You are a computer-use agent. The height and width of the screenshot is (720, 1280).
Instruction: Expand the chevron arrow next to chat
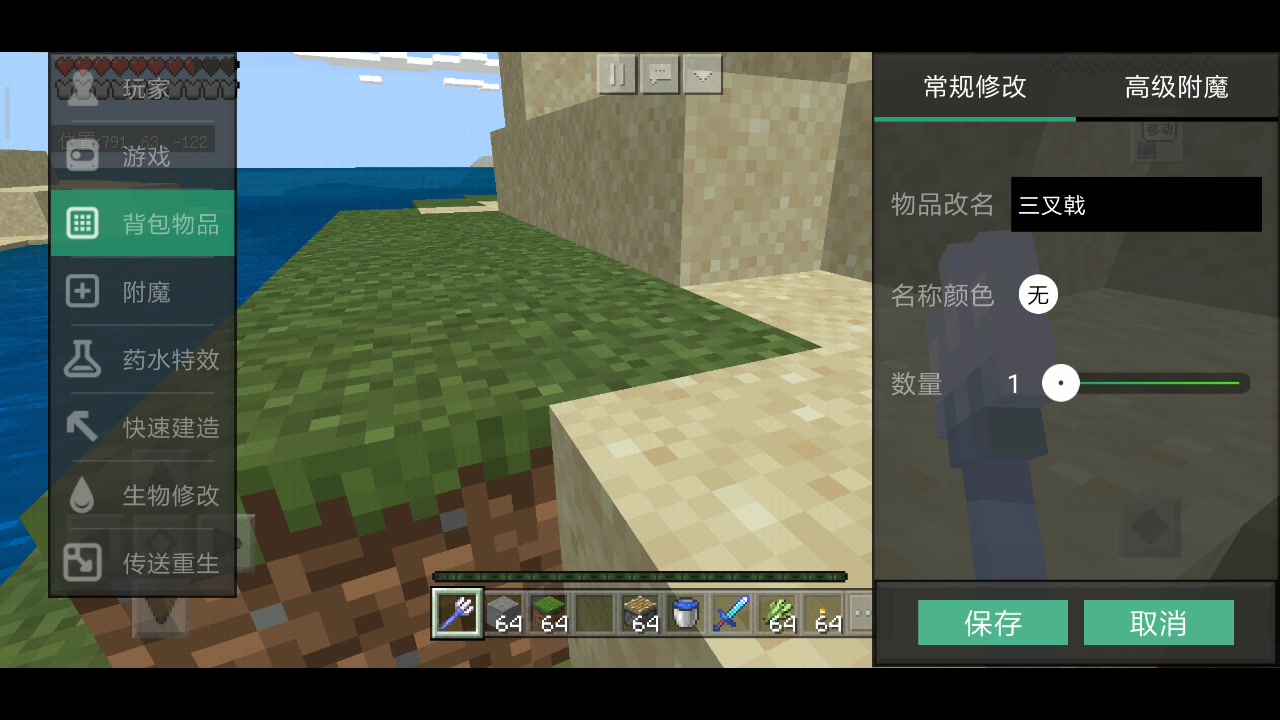[x=702, y=73]
